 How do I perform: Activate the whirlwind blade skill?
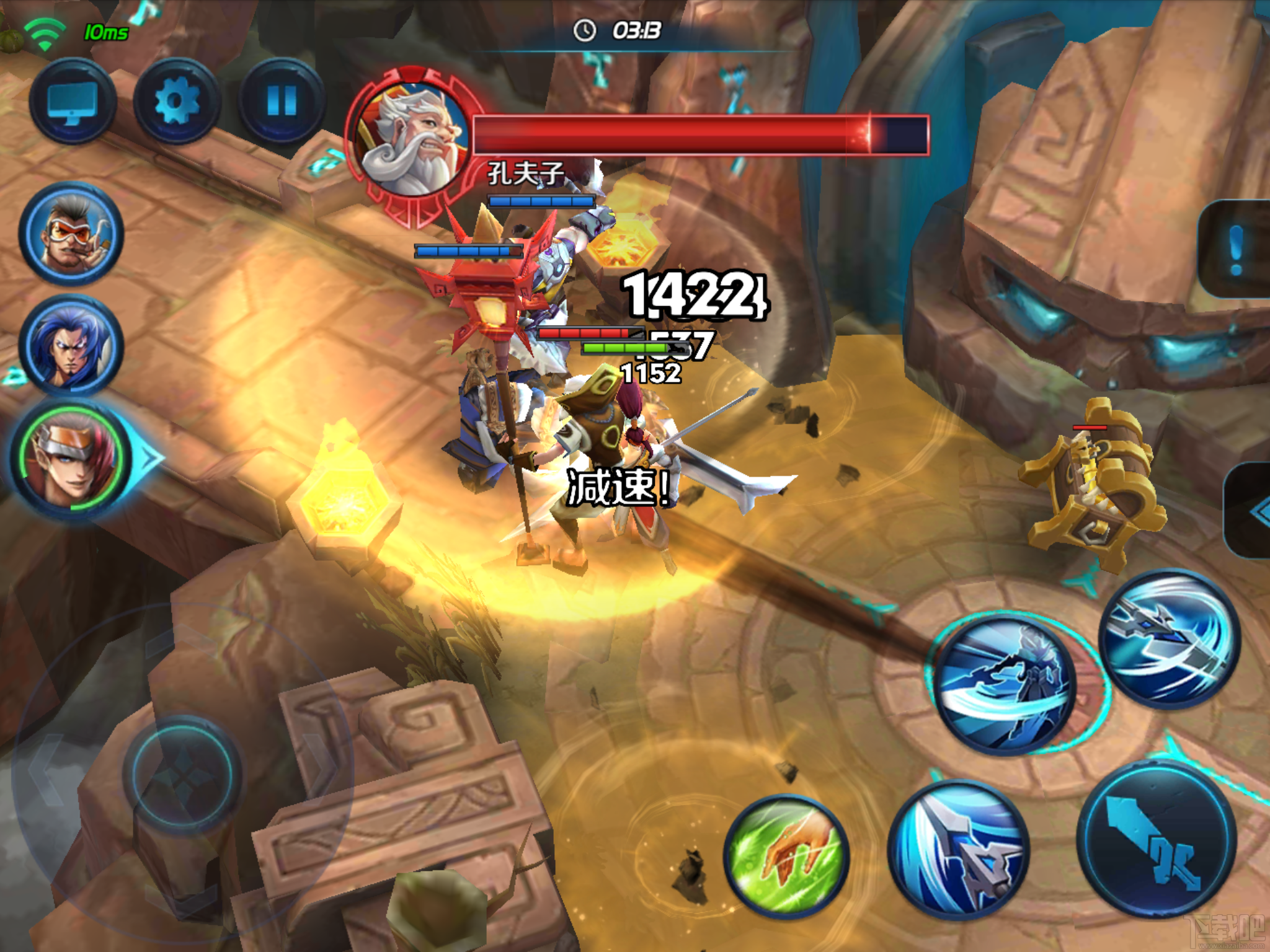click(x=1170, y=638)
